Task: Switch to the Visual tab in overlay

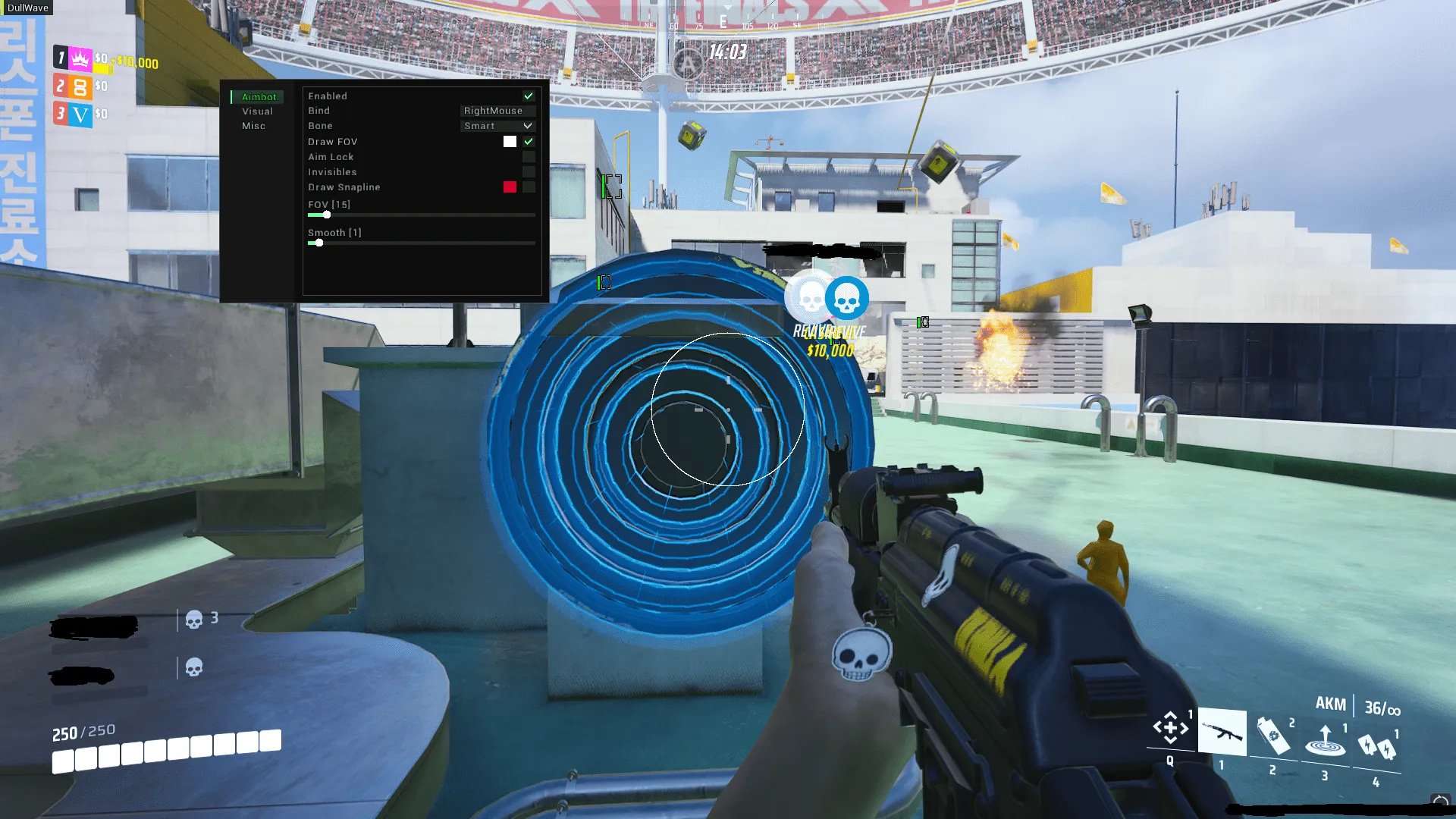Action: point(257,111)
